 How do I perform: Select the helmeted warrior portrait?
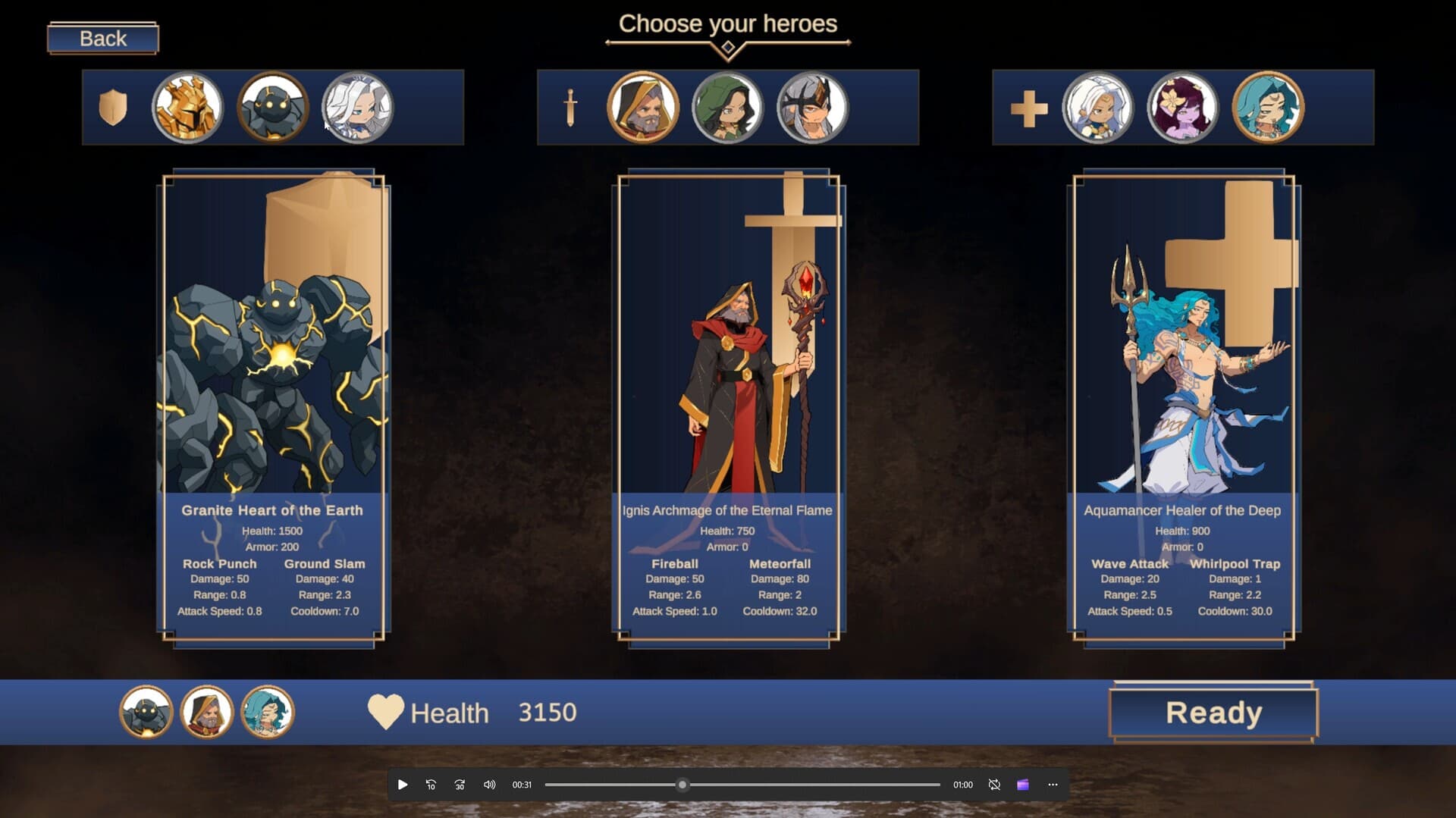(x=811, y=107)
